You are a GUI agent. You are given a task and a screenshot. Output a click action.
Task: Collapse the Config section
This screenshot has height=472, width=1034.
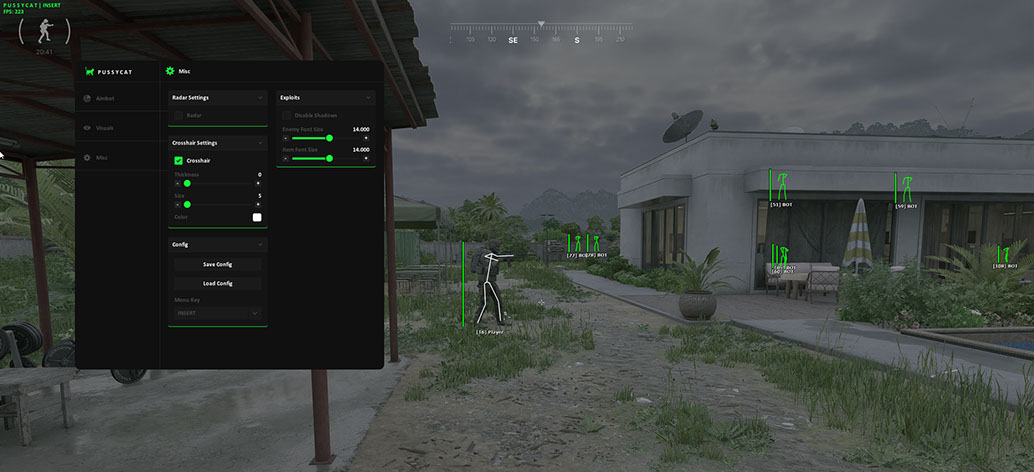pyautogui.click(x=260, y=244)
